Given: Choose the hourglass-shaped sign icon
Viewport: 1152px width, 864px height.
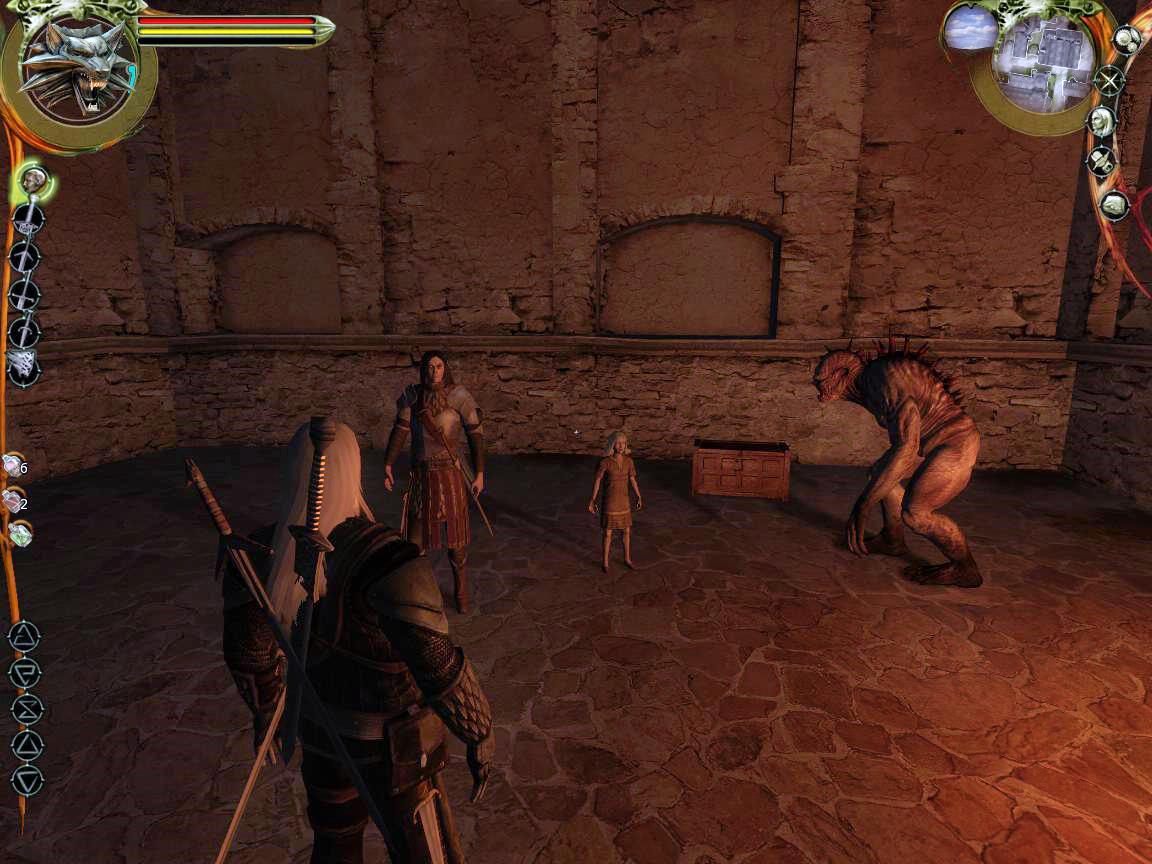Looking at the screenshot, I should coord(26,709).
